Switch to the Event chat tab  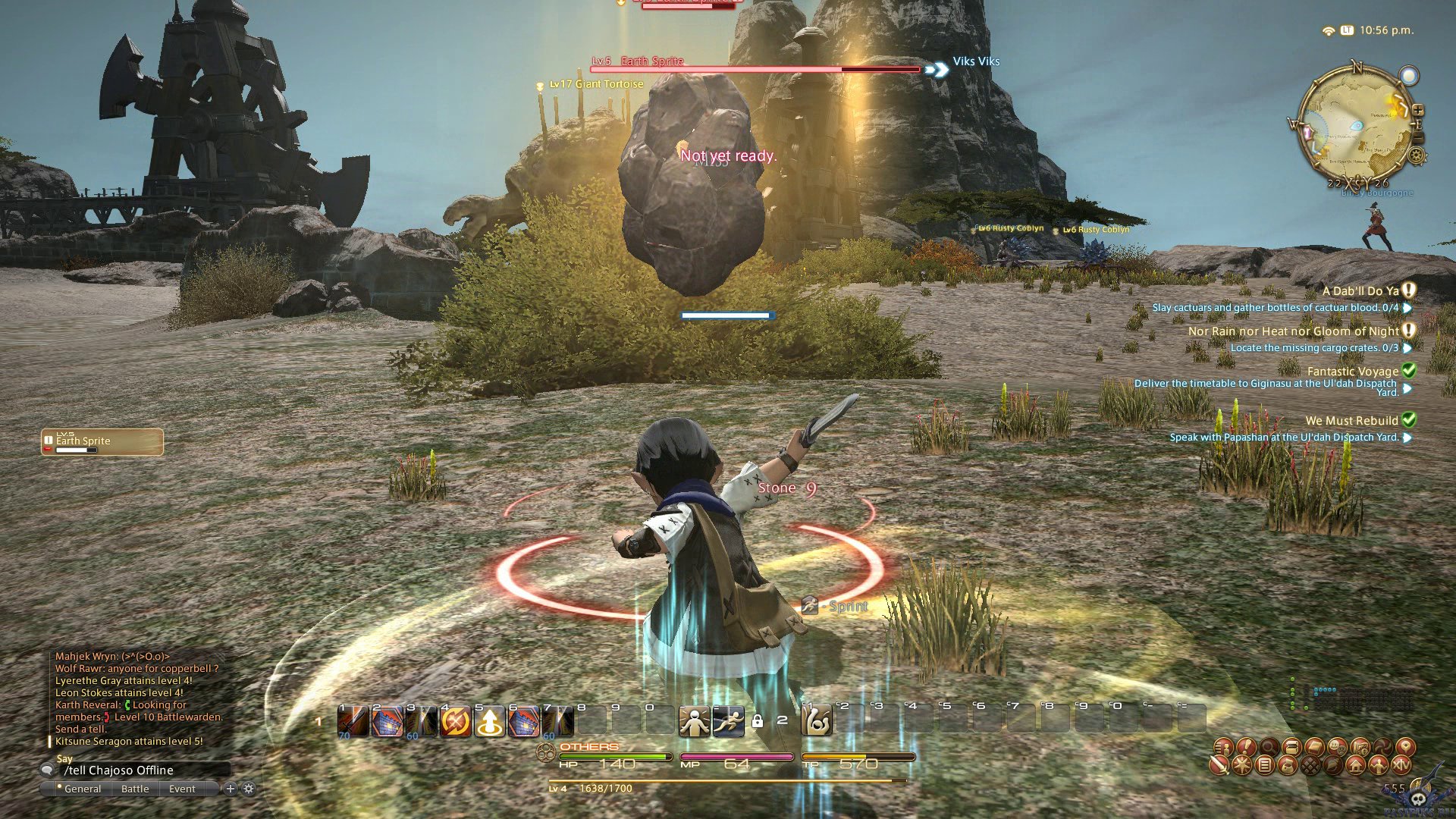coord(182,789)
